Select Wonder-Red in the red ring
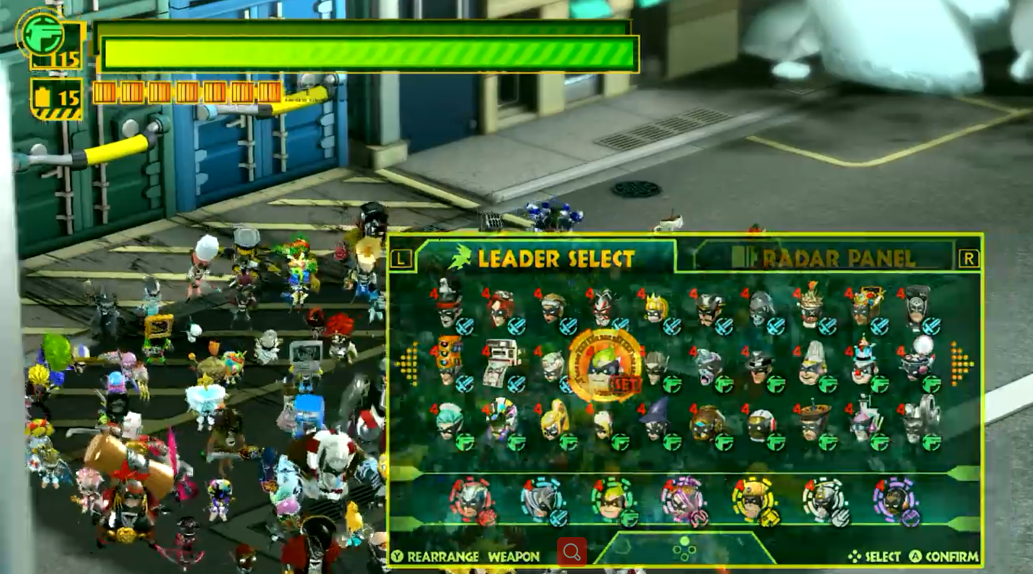This screenshot has width=1033, height=574. pos(470,499)
